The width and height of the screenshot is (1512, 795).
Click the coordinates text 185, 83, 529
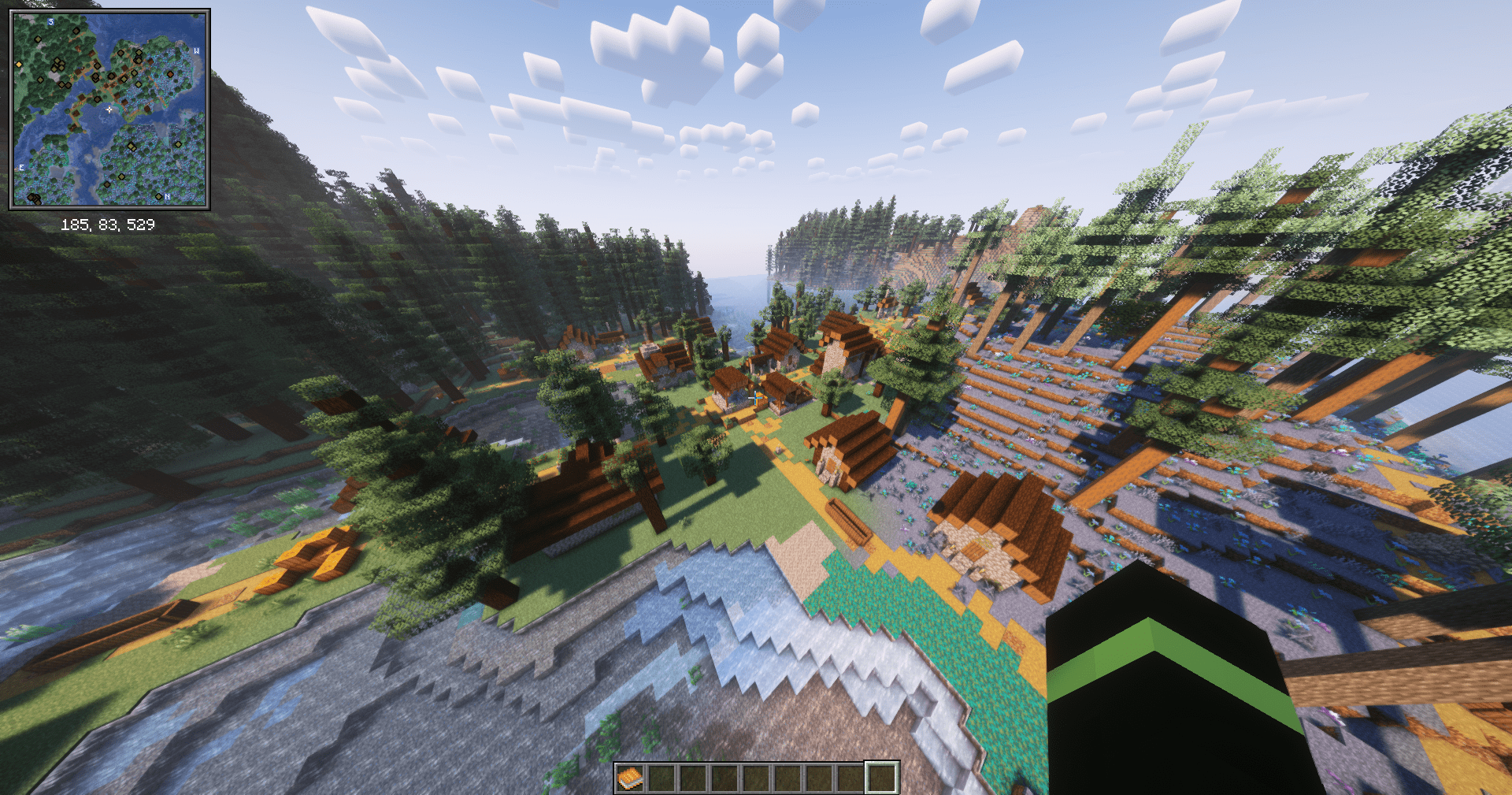coord(109,224)
